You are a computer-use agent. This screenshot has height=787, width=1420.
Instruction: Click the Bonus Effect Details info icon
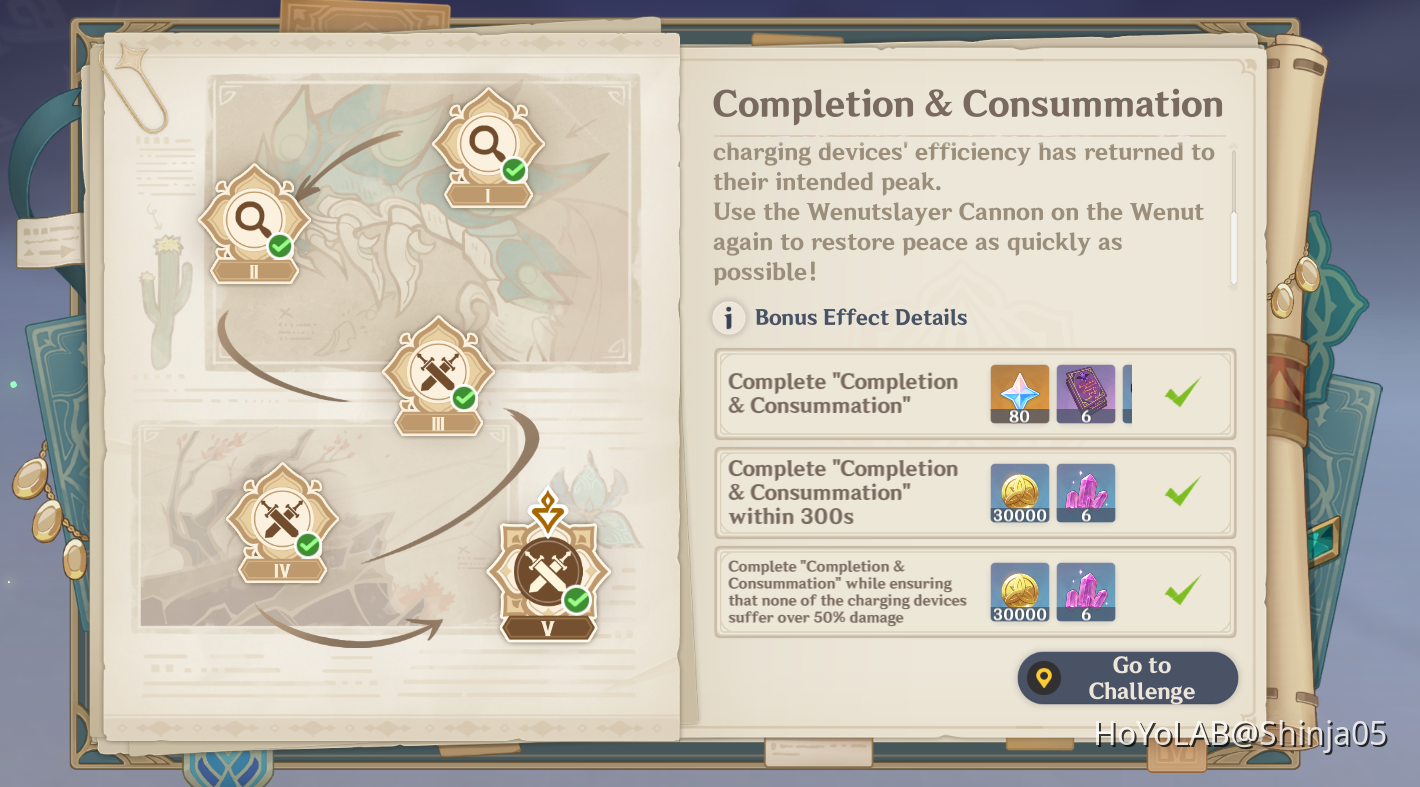click(x=729, y=318)
